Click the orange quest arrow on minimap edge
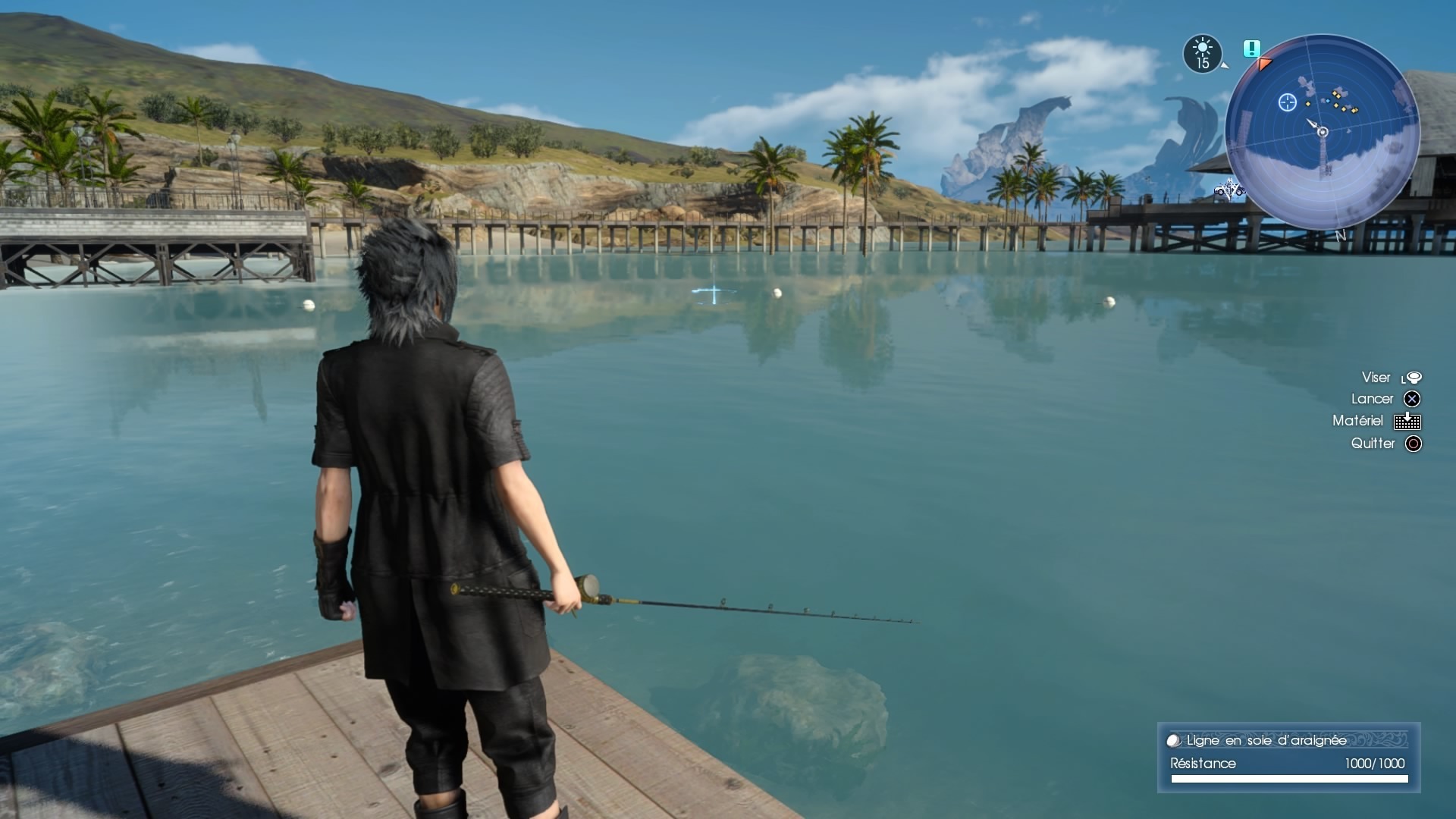This screenshot has width=1456, height=819. (1263, 64)
